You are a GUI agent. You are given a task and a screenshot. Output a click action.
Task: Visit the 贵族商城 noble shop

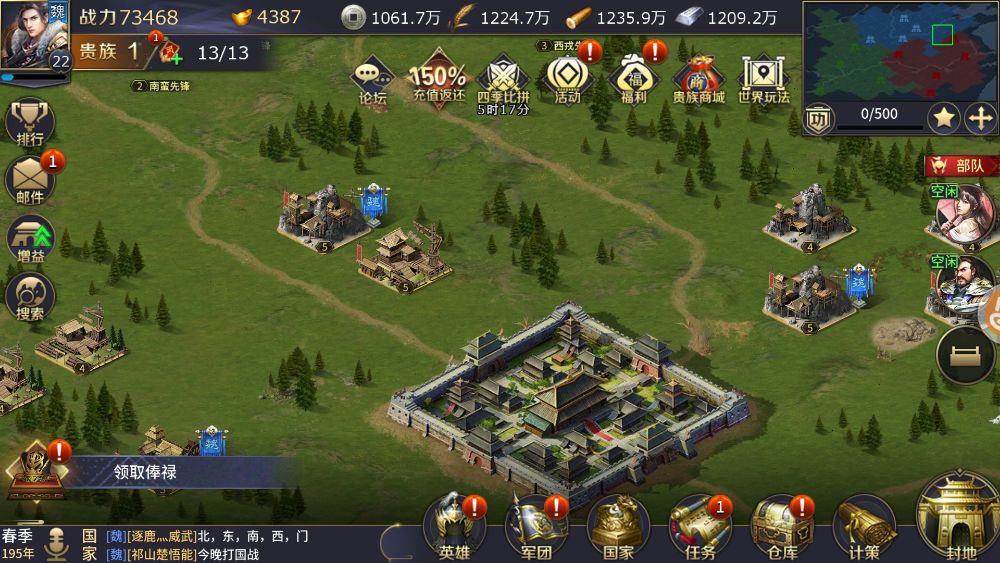tap(698, 80)
